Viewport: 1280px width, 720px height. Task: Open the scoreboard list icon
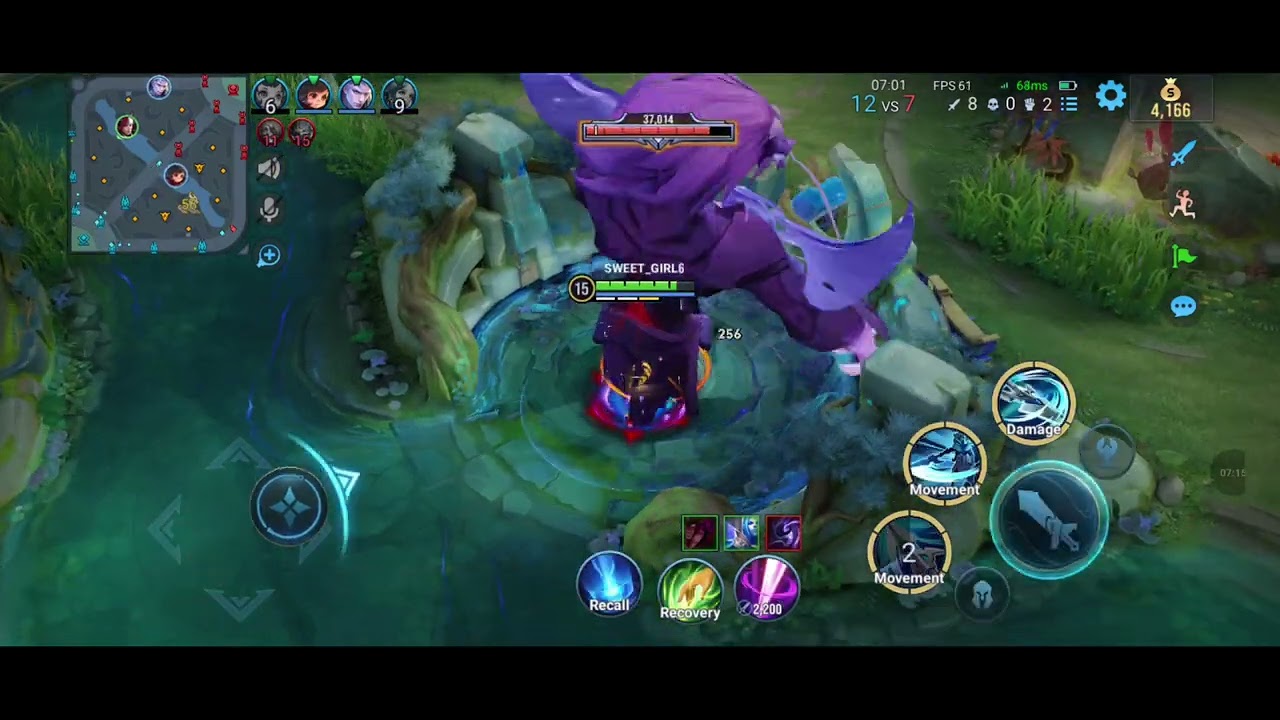click(1069, 104)
